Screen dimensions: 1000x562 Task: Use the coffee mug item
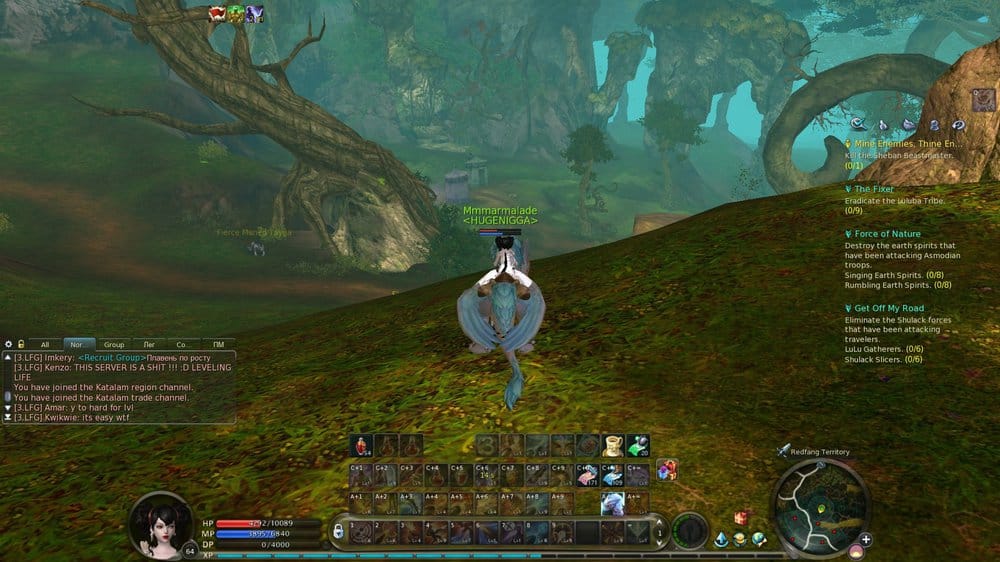[612, 445]
